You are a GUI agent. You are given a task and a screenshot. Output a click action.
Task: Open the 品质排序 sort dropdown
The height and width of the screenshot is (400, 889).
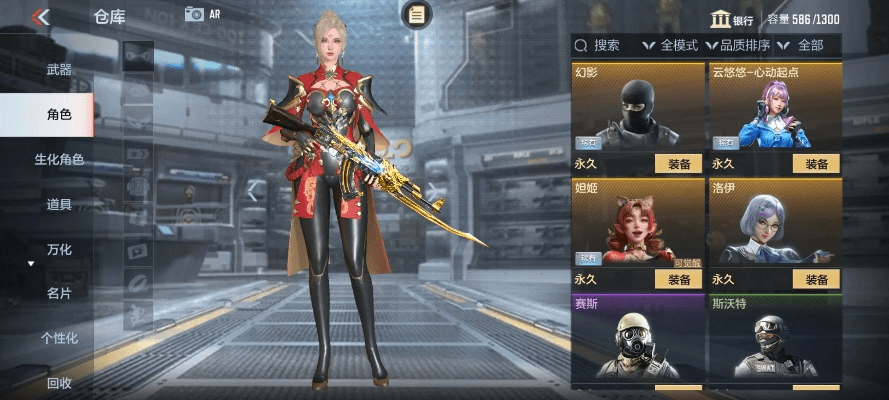(741, 45)
